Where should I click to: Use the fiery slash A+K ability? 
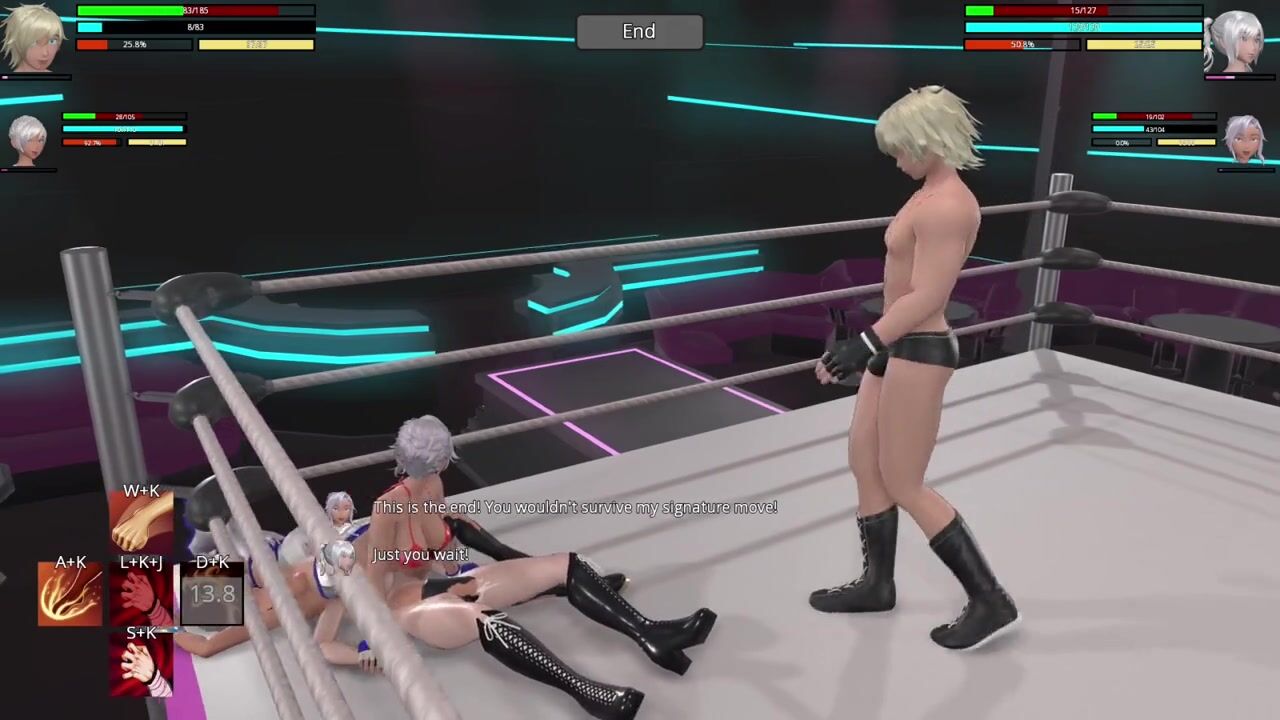coord(70,592)
